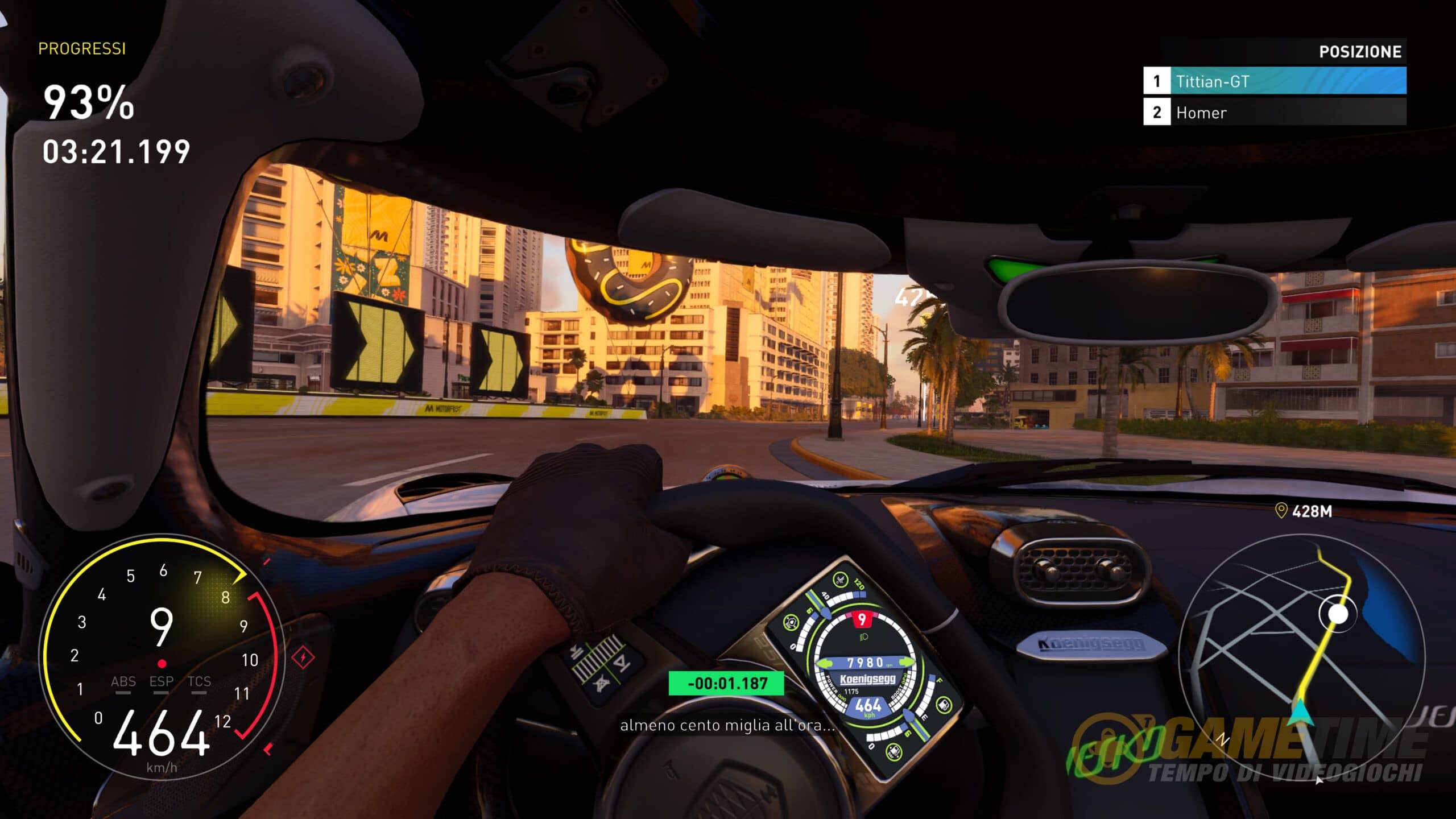Click the red nitro boost icon
Image resolution: width=1456 pixels, height=819 pixels.
coord(303,658)
